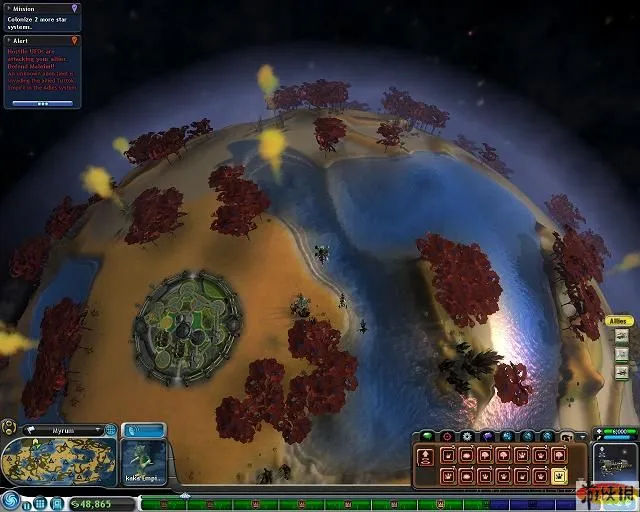
Task: Click the orange alert location marker
Action: coord(75,40)
